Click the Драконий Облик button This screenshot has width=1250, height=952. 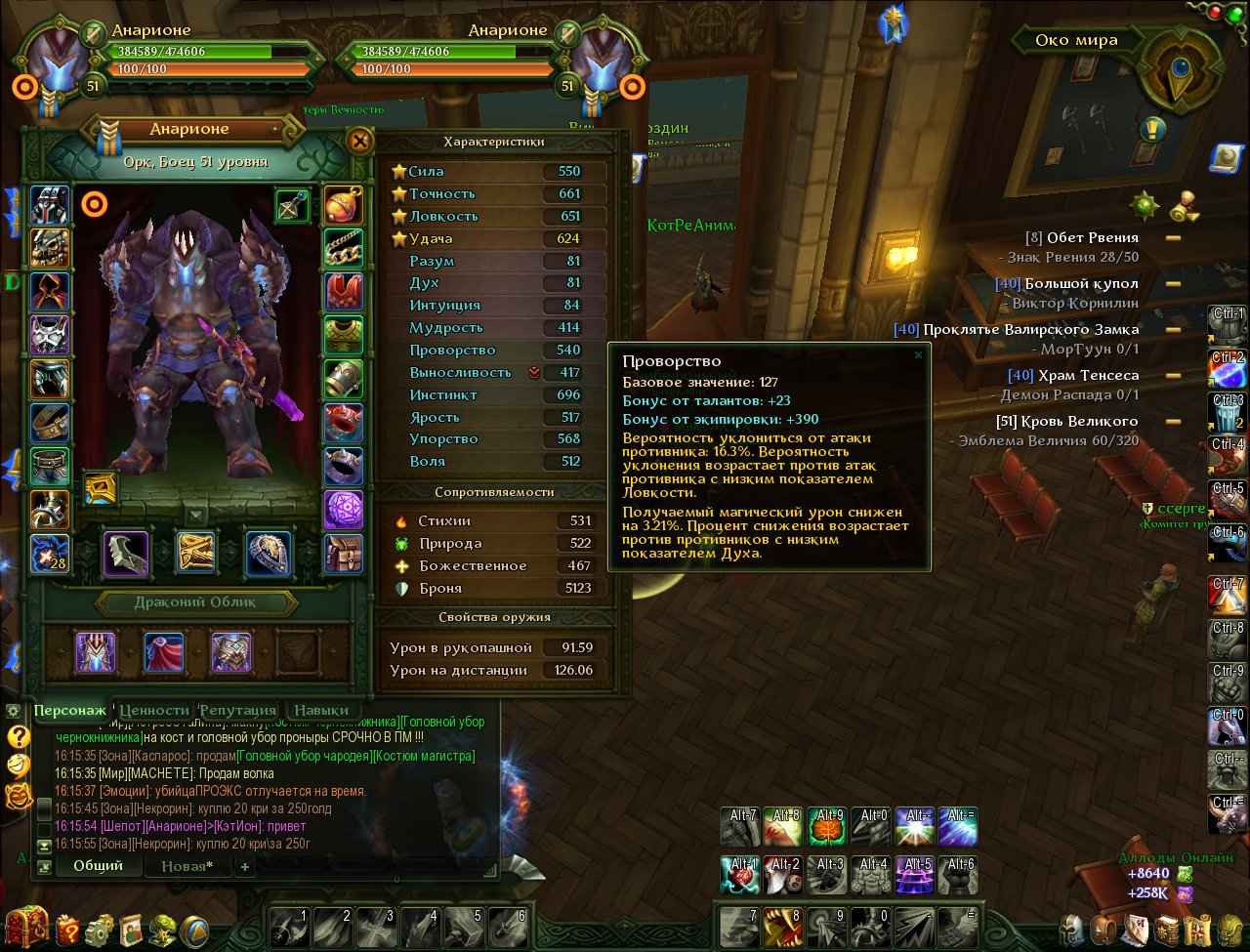click(x=195, y=602)
